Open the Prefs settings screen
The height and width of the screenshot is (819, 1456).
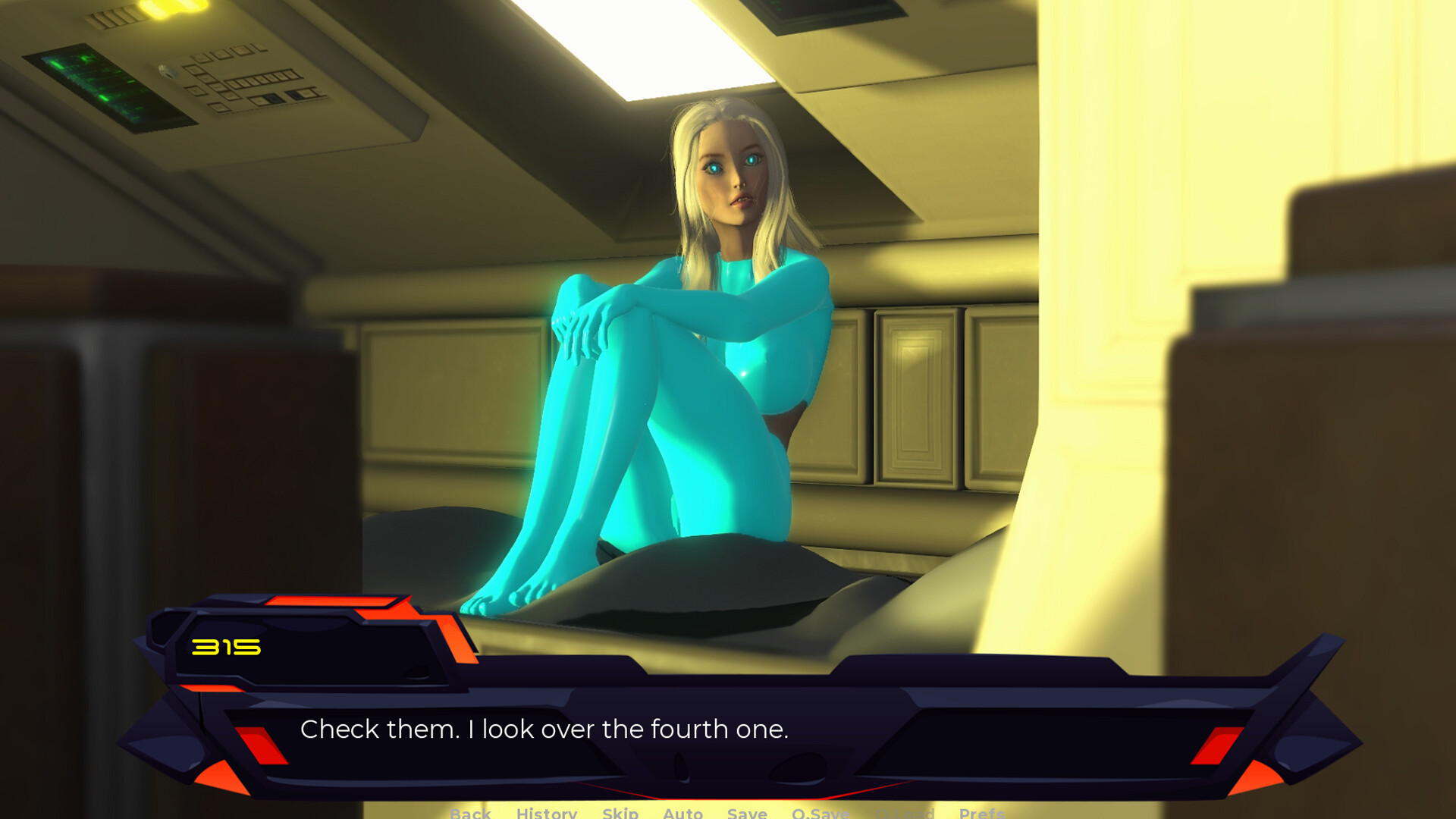click(x=981, y=813)
